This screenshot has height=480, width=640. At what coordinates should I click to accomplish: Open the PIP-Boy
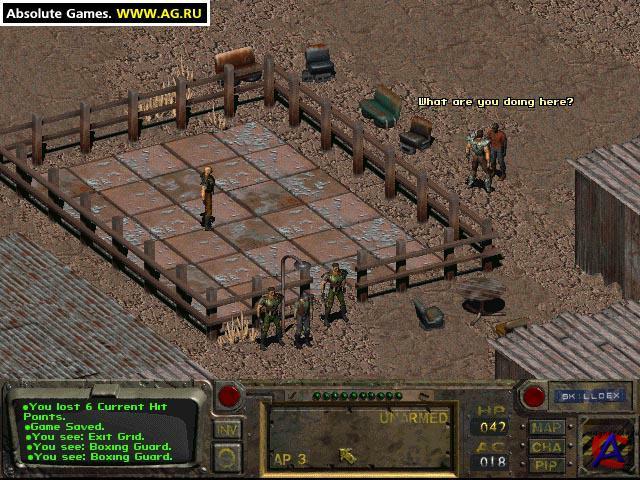coord(547,464)
